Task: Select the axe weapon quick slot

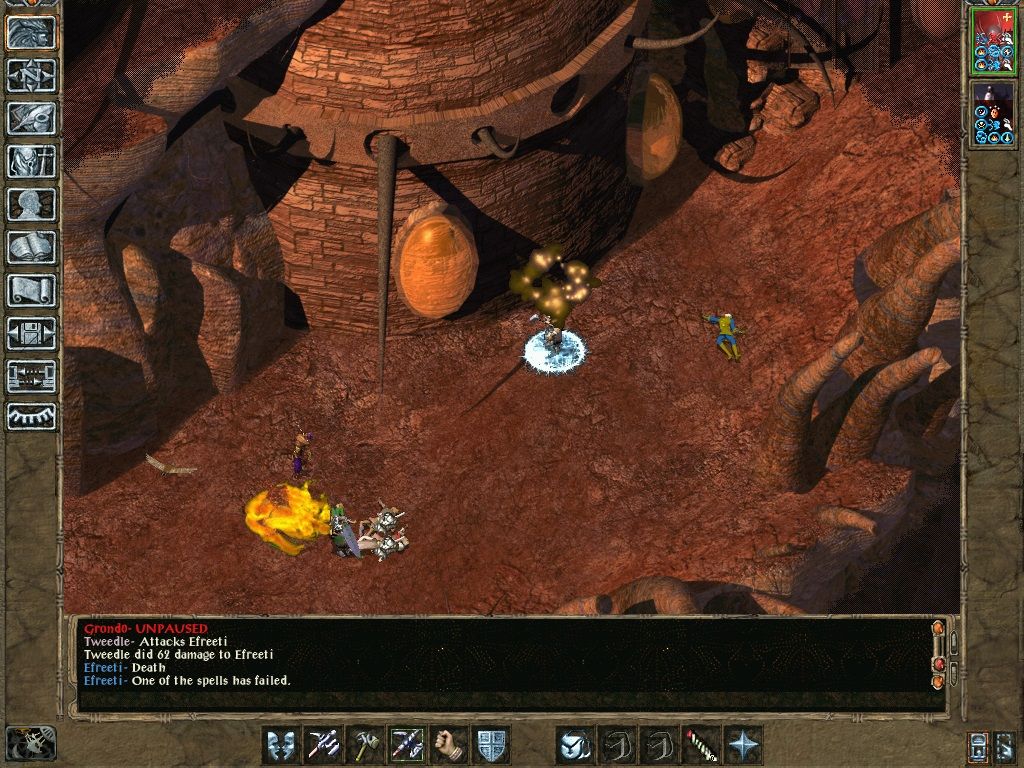Action: 364,745
